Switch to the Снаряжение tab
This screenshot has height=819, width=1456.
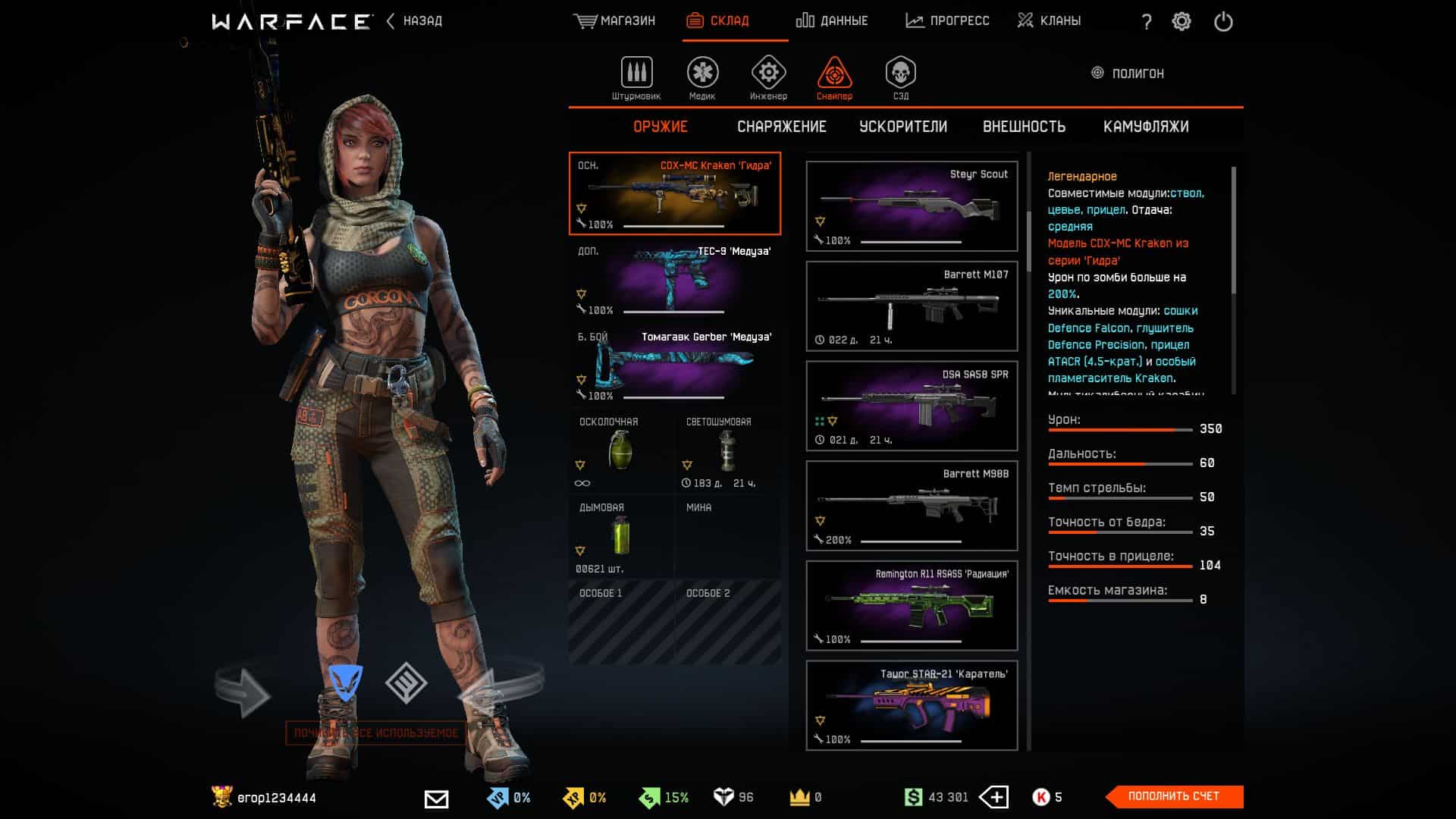(x=781, y=127)
